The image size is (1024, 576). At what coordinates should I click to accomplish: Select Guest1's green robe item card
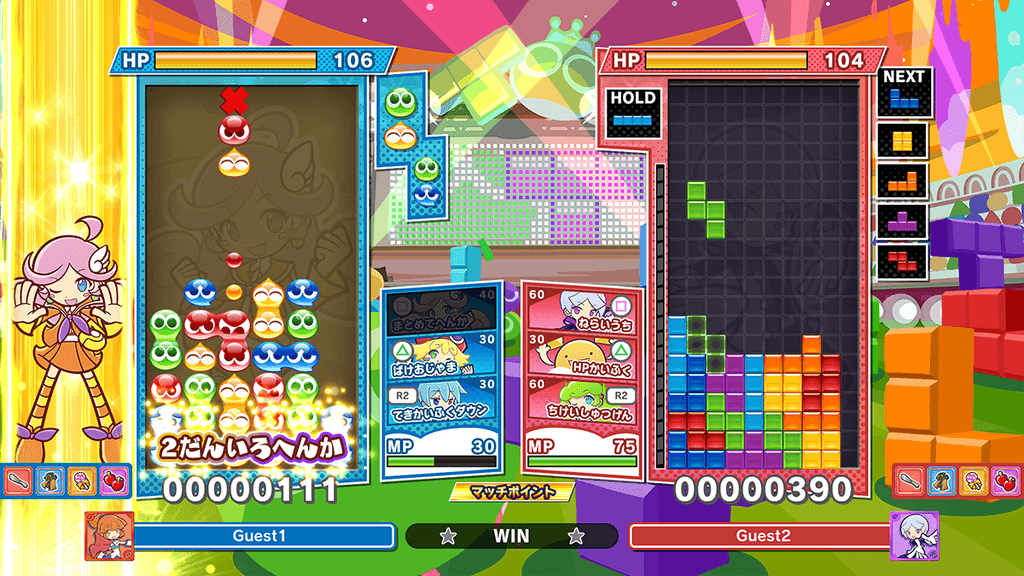click(50, 481)
